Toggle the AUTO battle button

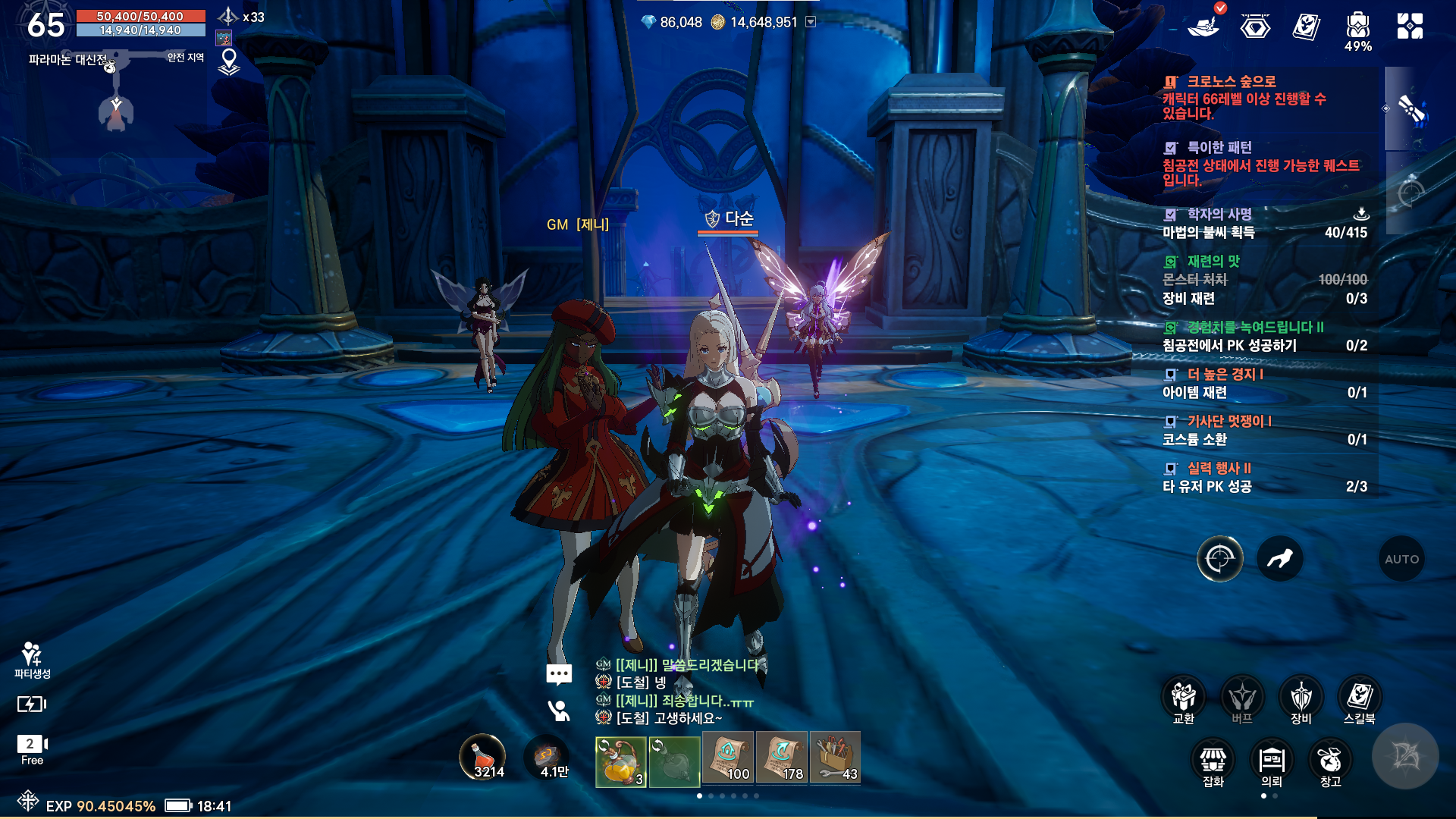(x=1401, y=559)
